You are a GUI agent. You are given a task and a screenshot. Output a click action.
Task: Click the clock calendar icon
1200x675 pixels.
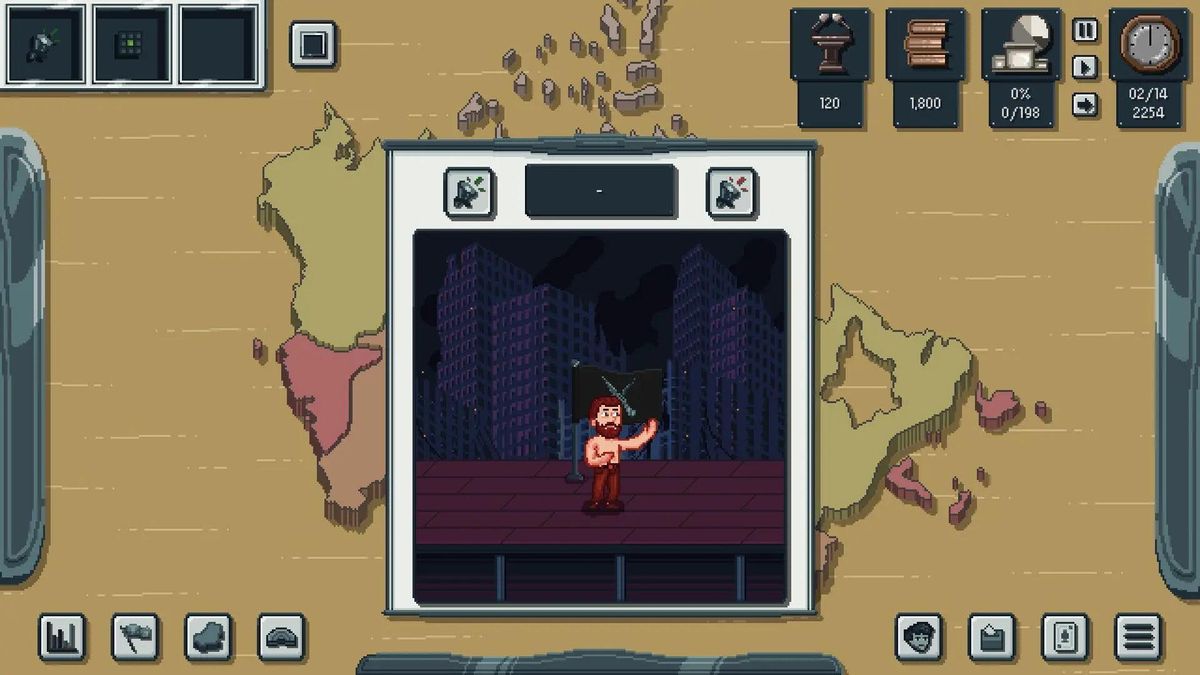[1148, 45]
